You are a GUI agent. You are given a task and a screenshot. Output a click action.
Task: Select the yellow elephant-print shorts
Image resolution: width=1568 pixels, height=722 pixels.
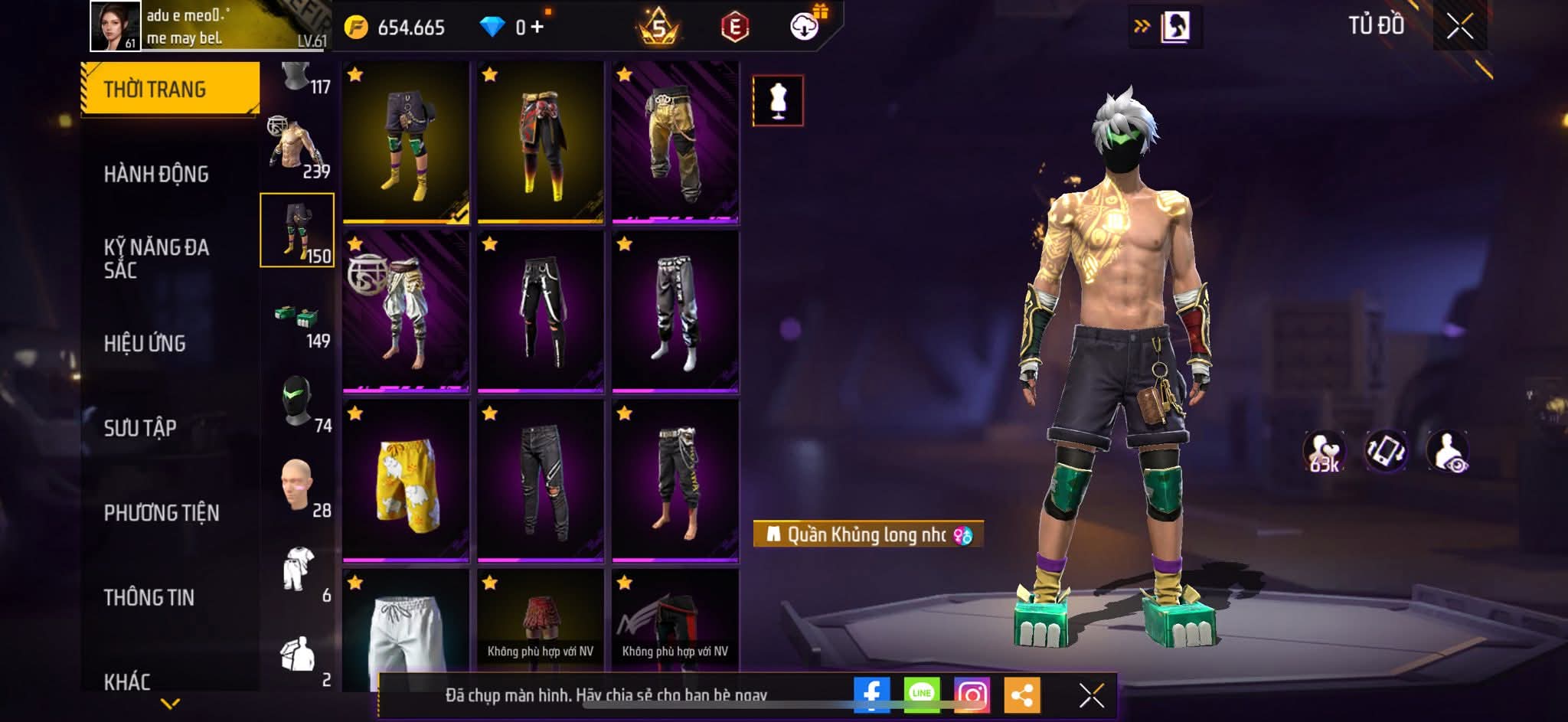coord(406,481)
